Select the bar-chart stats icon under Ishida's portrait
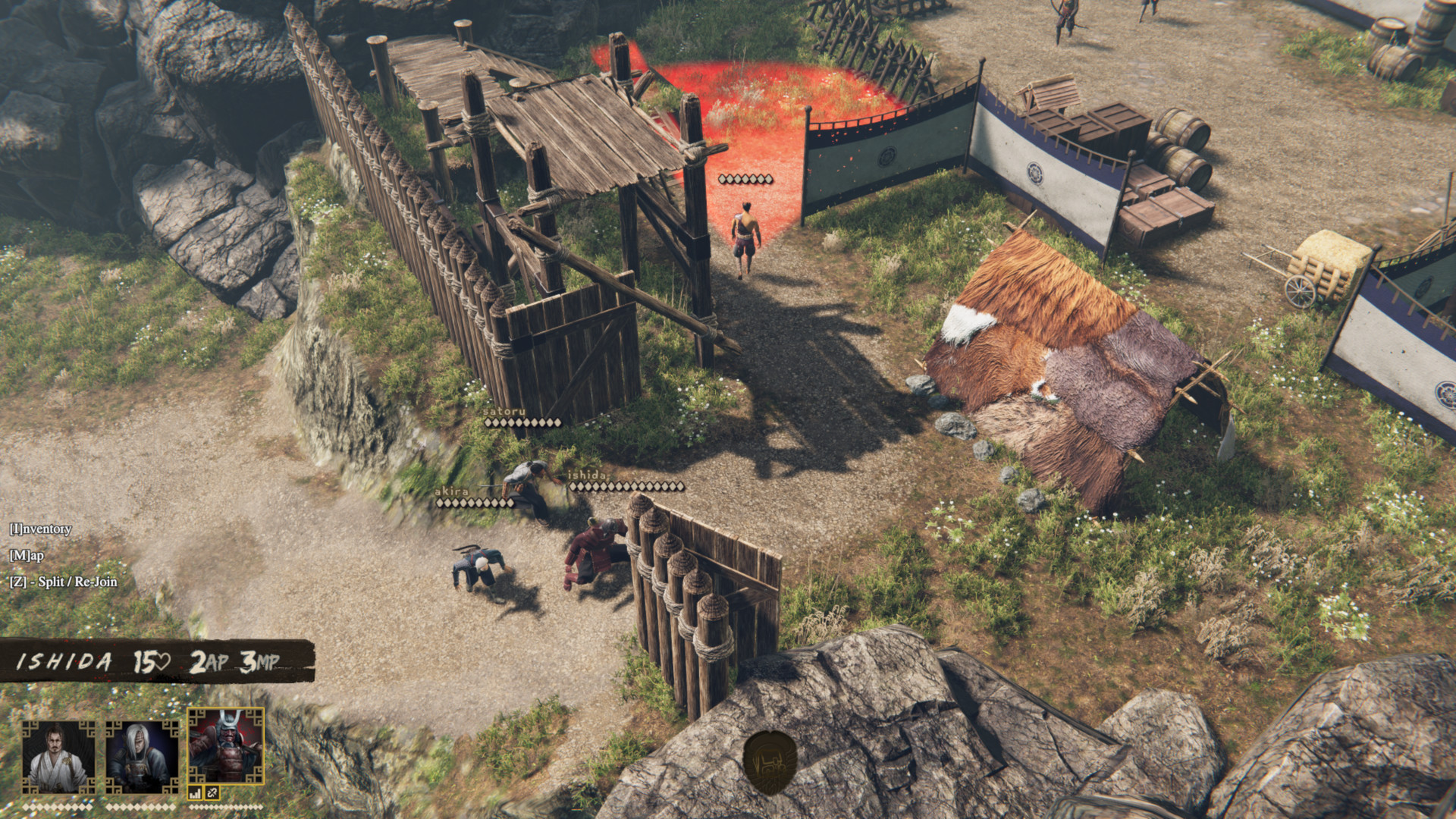 [195, 792]
